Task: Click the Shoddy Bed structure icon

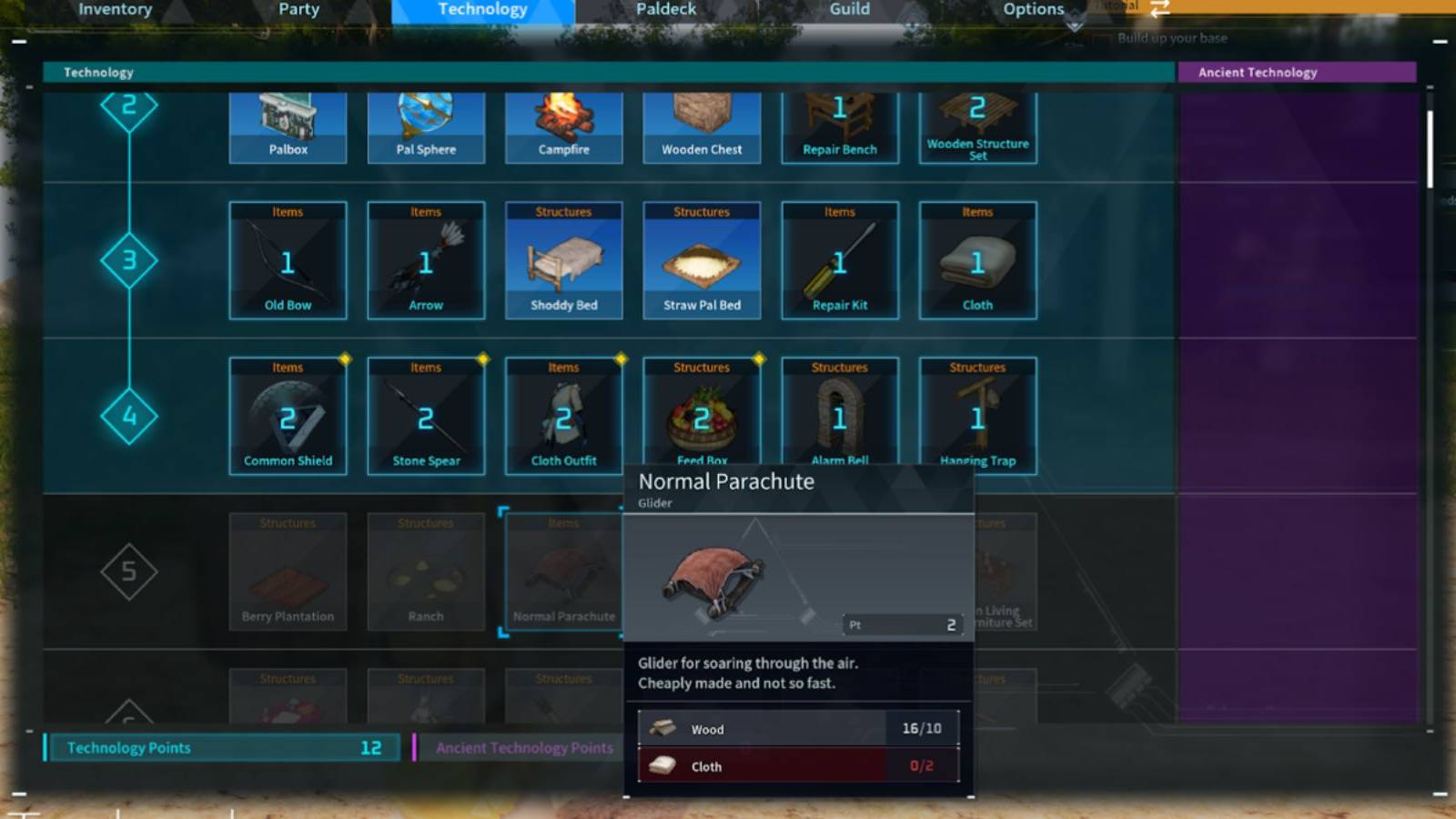Action: pyautogui.click(x=564, y=261)
